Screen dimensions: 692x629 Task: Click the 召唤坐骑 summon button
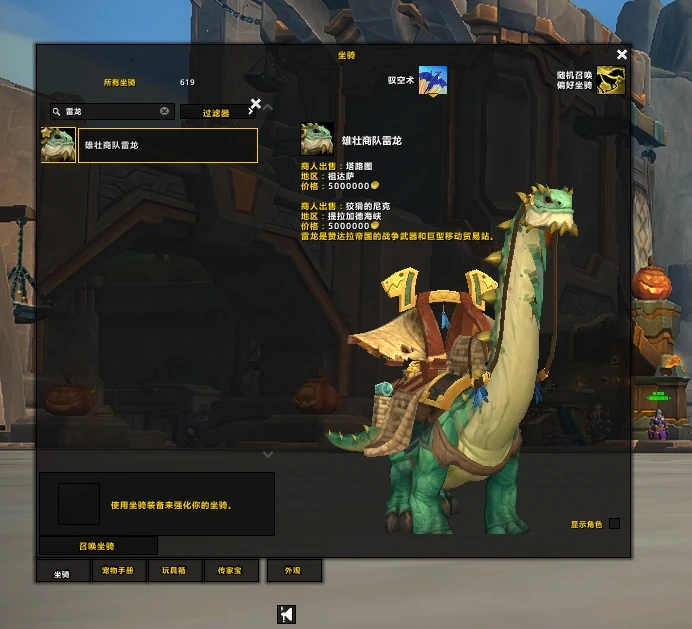98,546
